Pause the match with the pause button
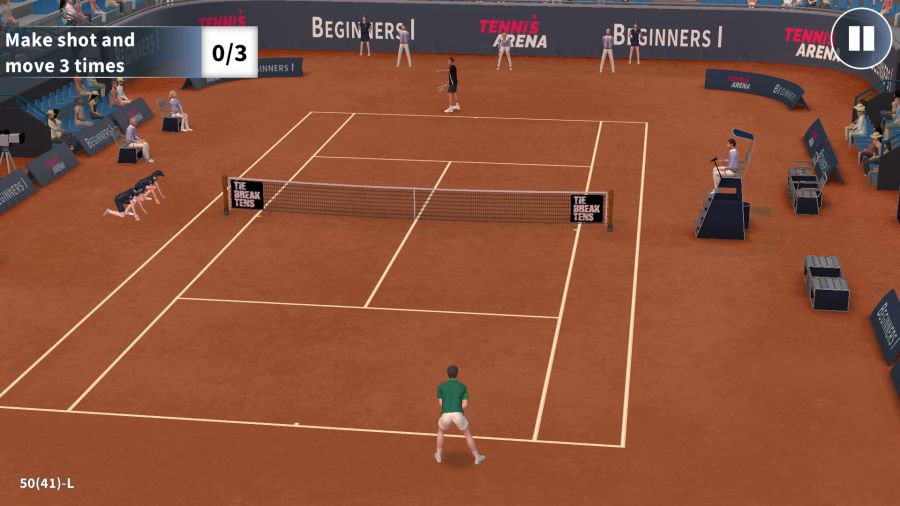This screenshot has height=506, width=900. tap(860, 39)
